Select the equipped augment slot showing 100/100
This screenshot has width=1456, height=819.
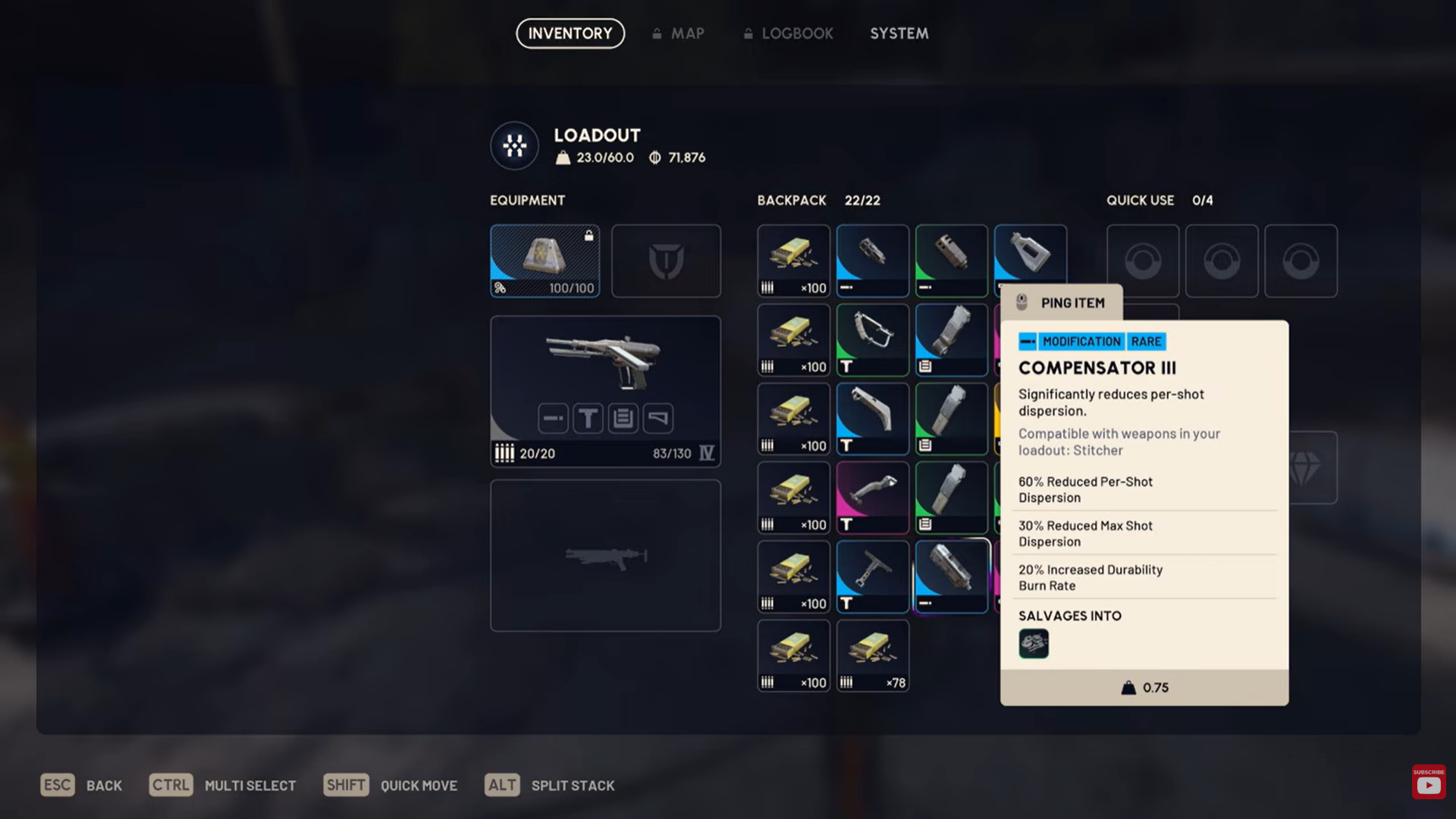click(x=544, y=260)
